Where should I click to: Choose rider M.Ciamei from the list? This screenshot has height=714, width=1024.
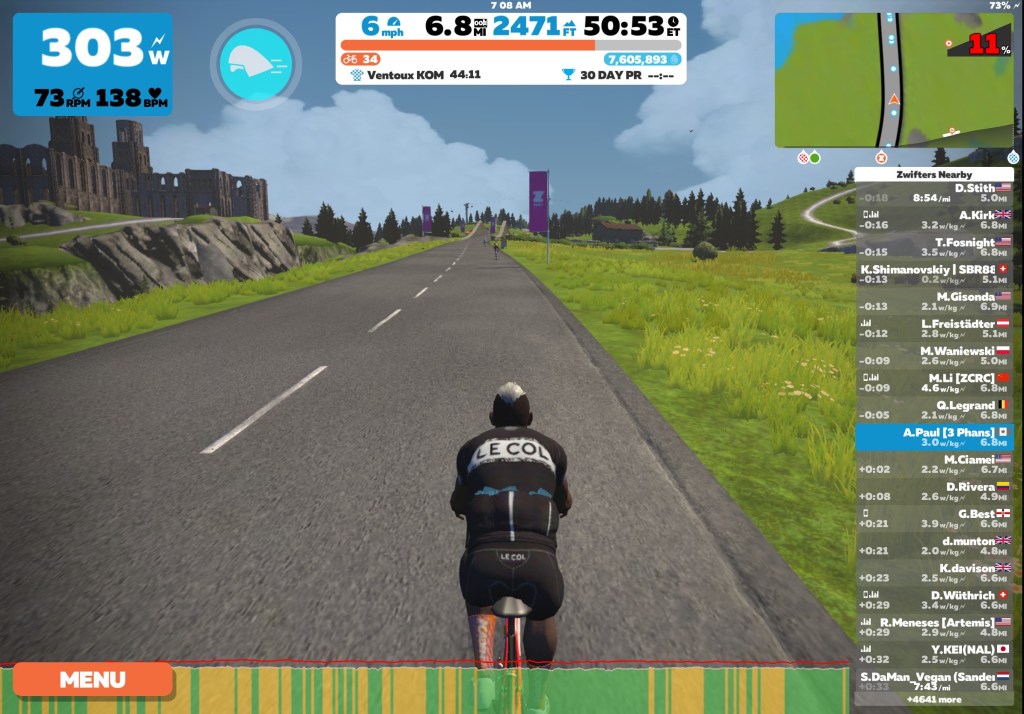coord(934,464)
